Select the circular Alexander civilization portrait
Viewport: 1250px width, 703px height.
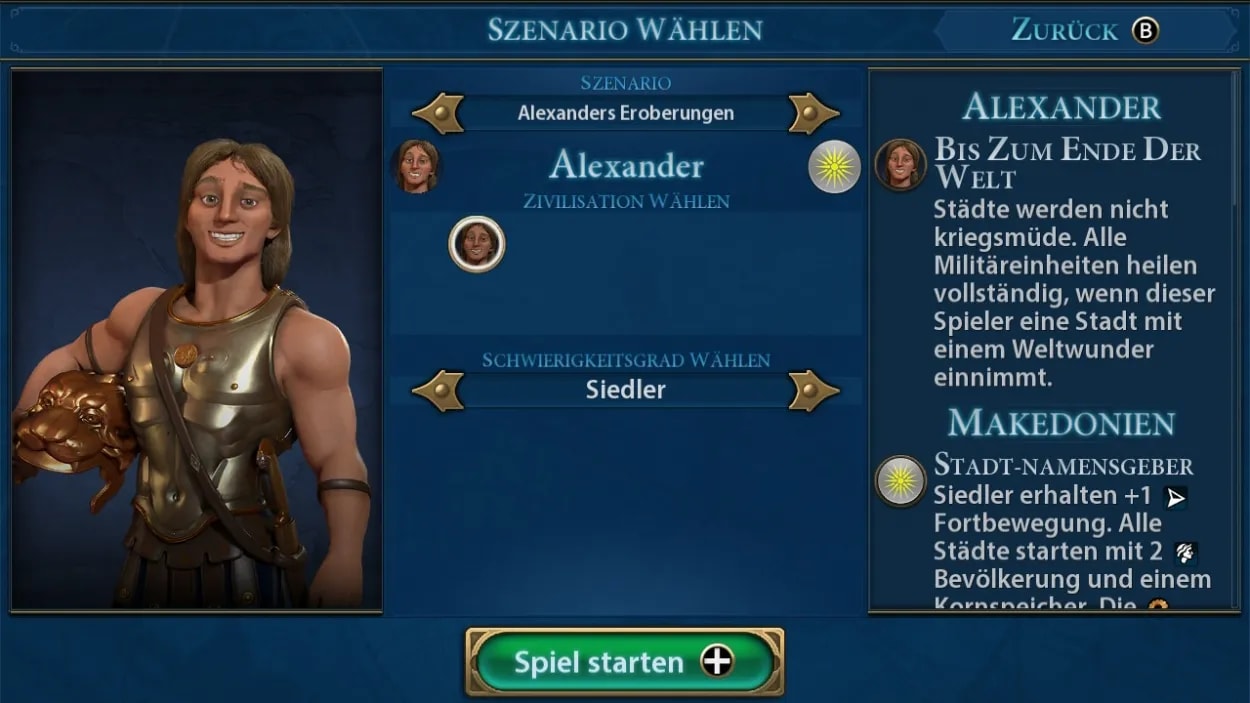click(477, 245)
